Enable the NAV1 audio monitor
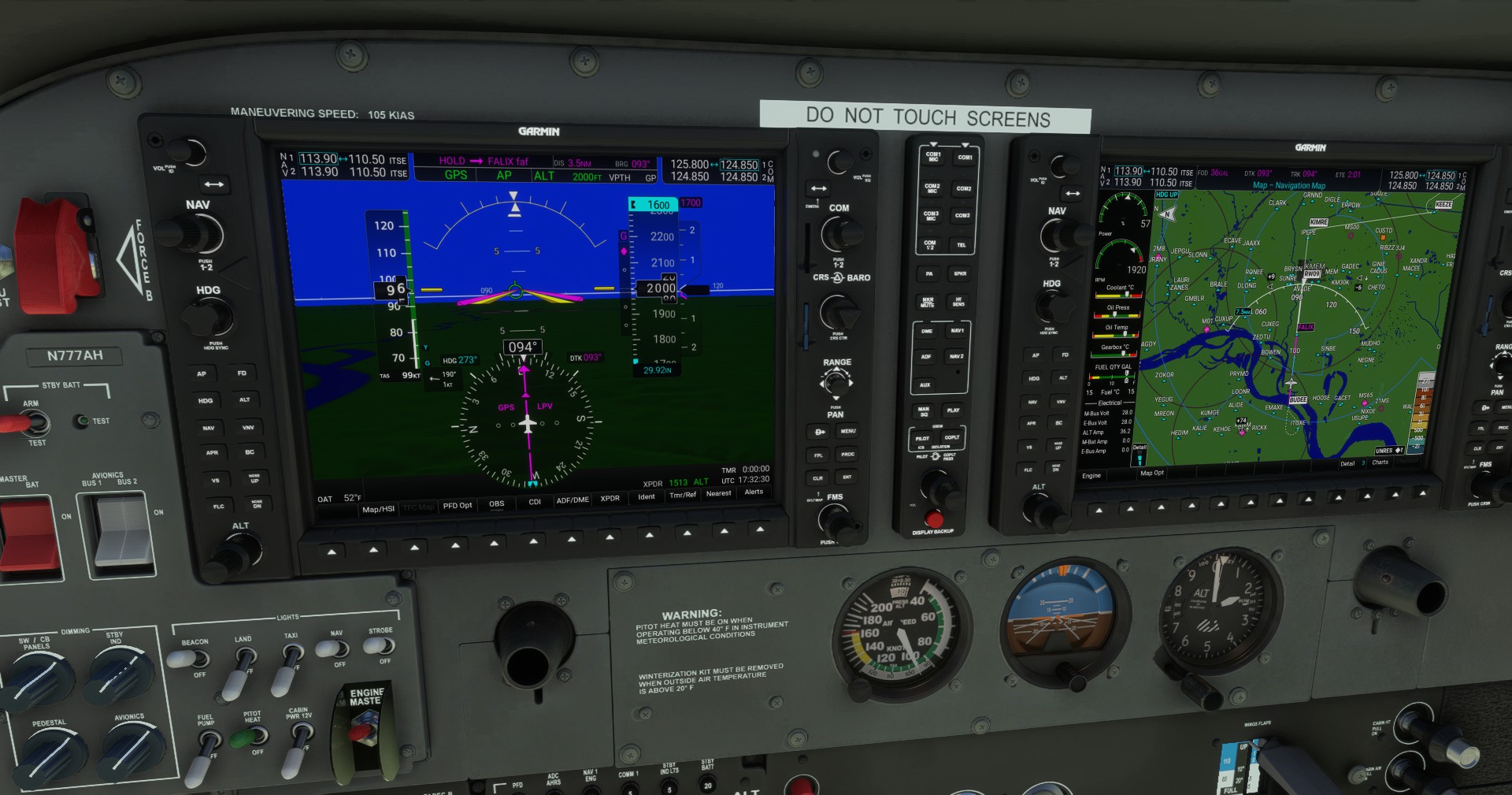Viewport: 1512px width, 795px height. tap(956, 331)
